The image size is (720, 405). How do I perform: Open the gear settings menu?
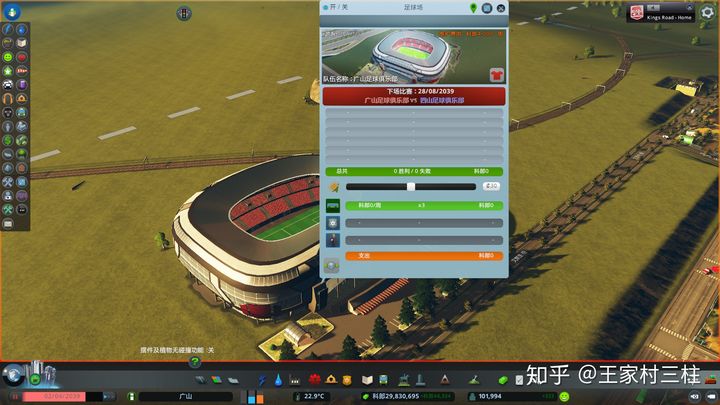click(x=707, y=12)
